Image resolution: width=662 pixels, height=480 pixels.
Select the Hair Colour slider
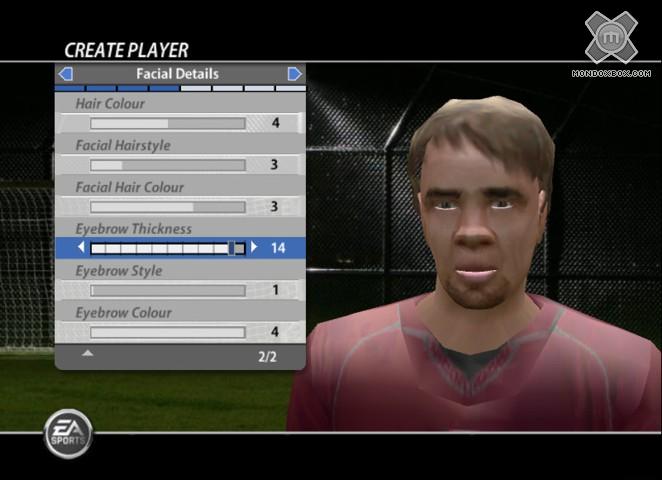pyautogui.click(x=167, y=123)
